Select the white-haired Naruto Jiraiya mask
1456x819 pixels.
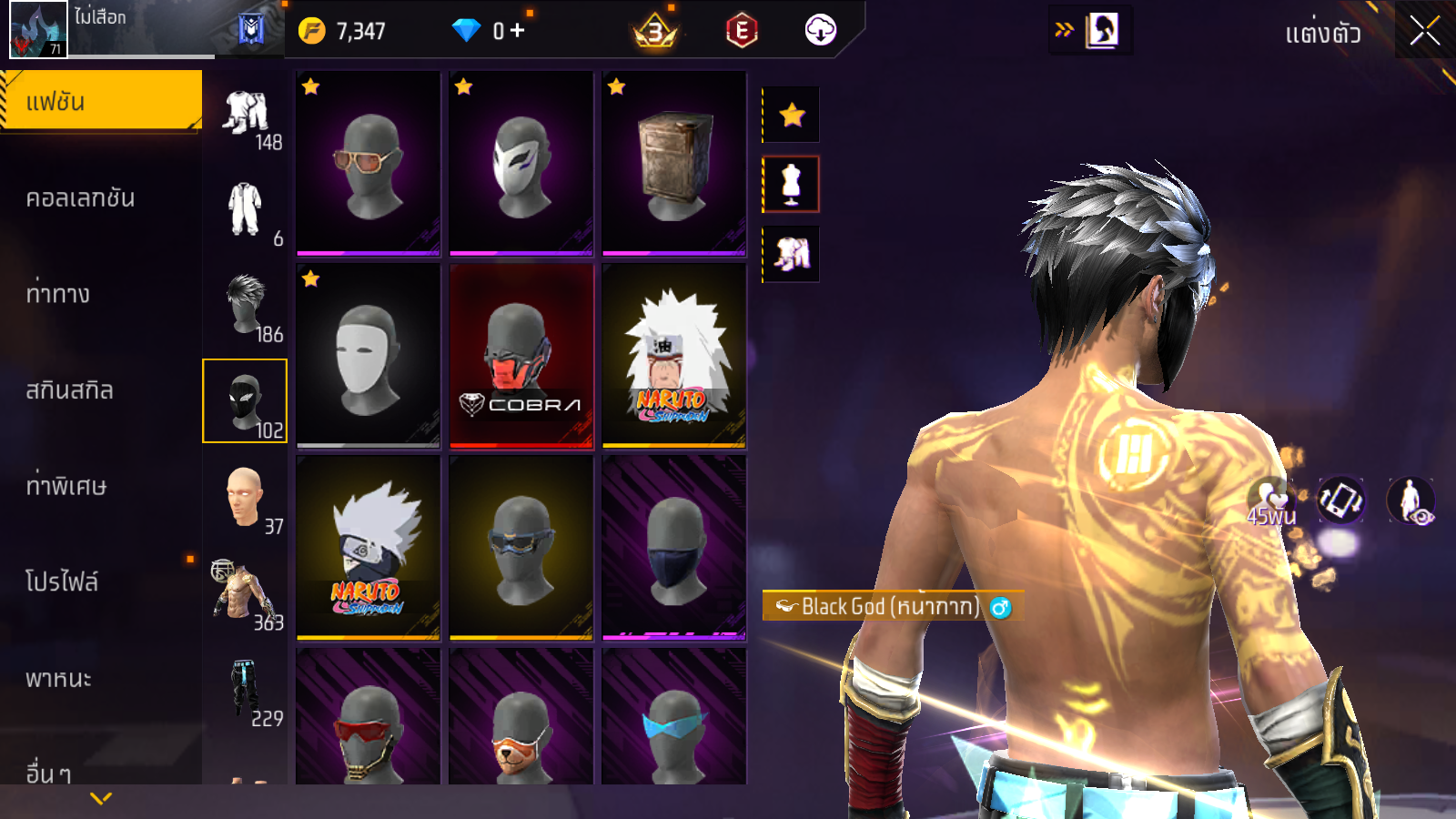(x=674, y=355)
